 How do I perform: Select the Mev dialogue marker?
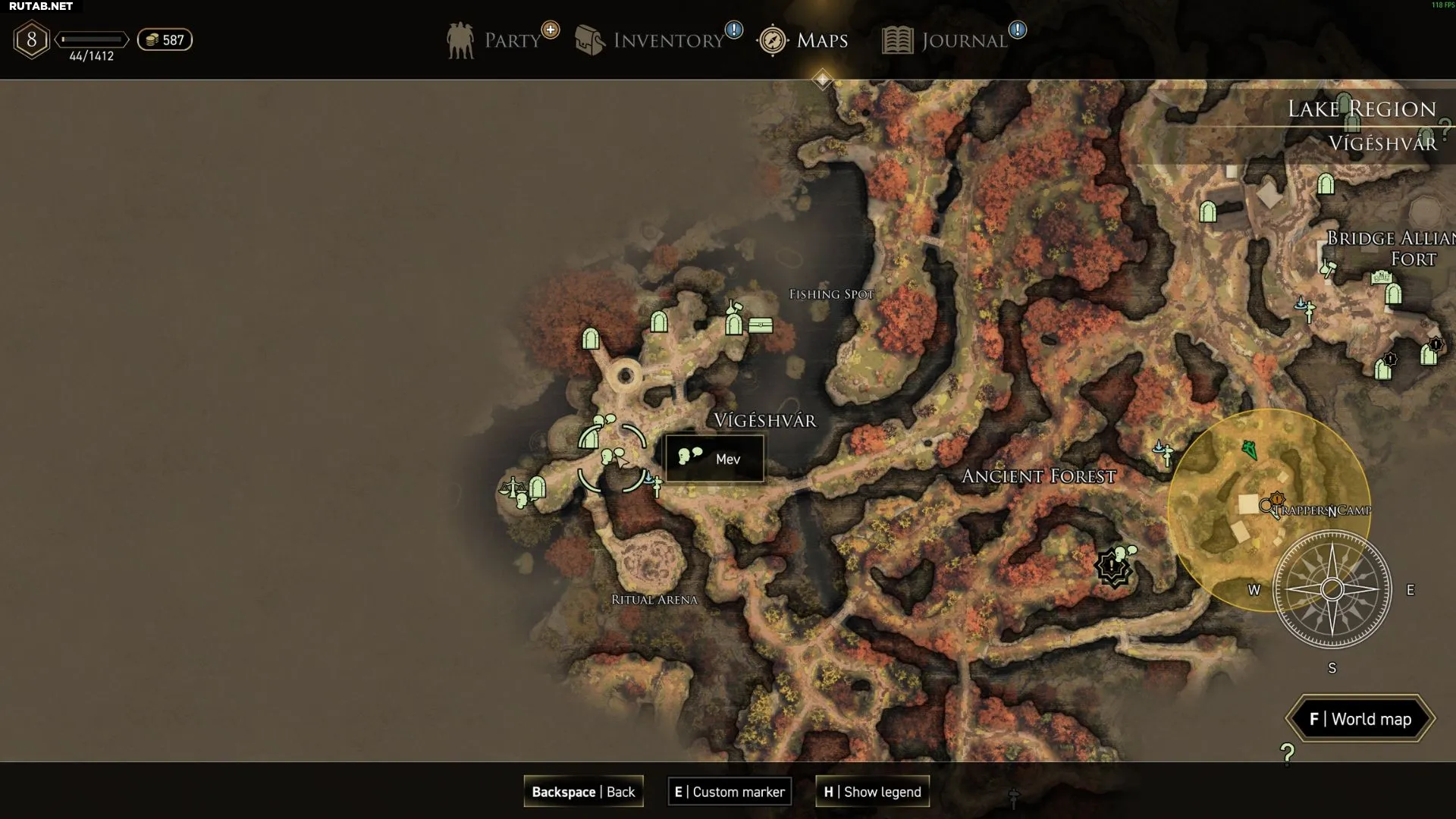click(610, 457)
